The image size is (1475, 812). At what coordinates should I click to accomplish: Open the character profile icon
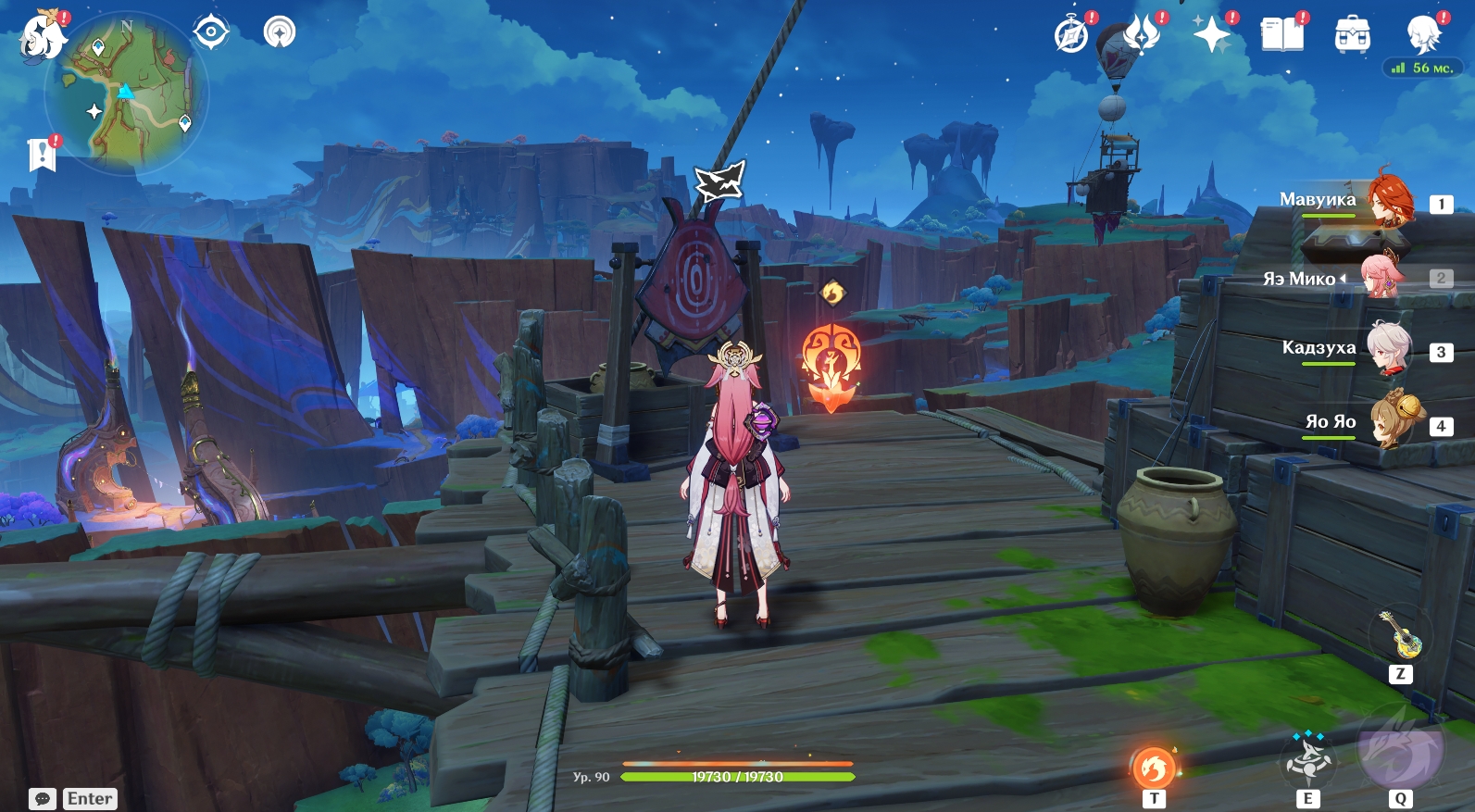(1423, 35)
